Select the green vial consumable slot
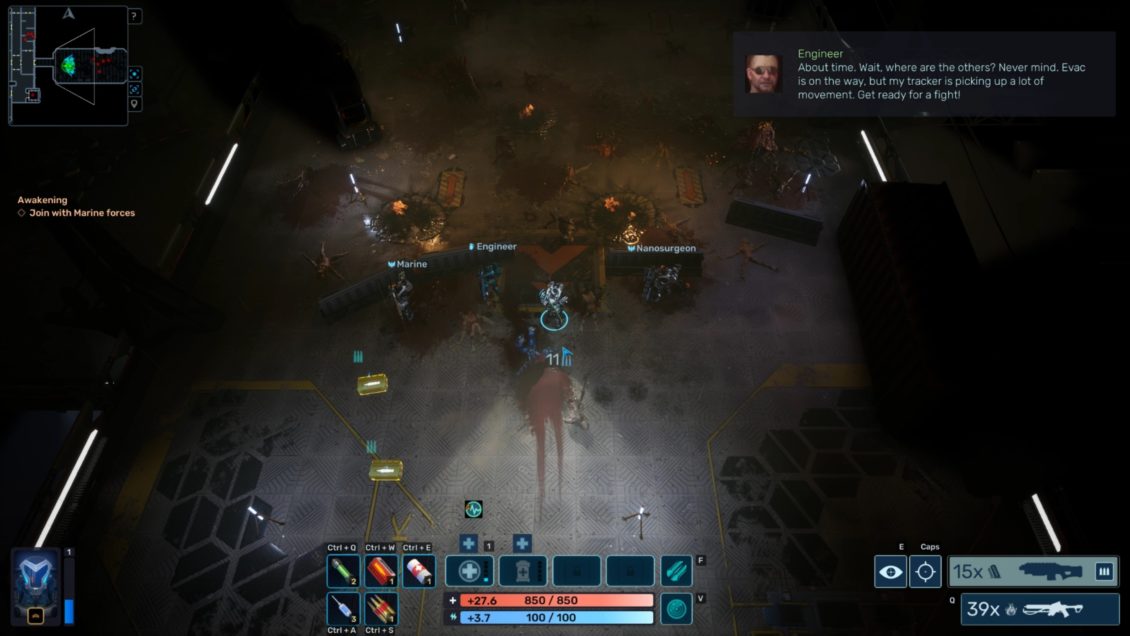 344,571
